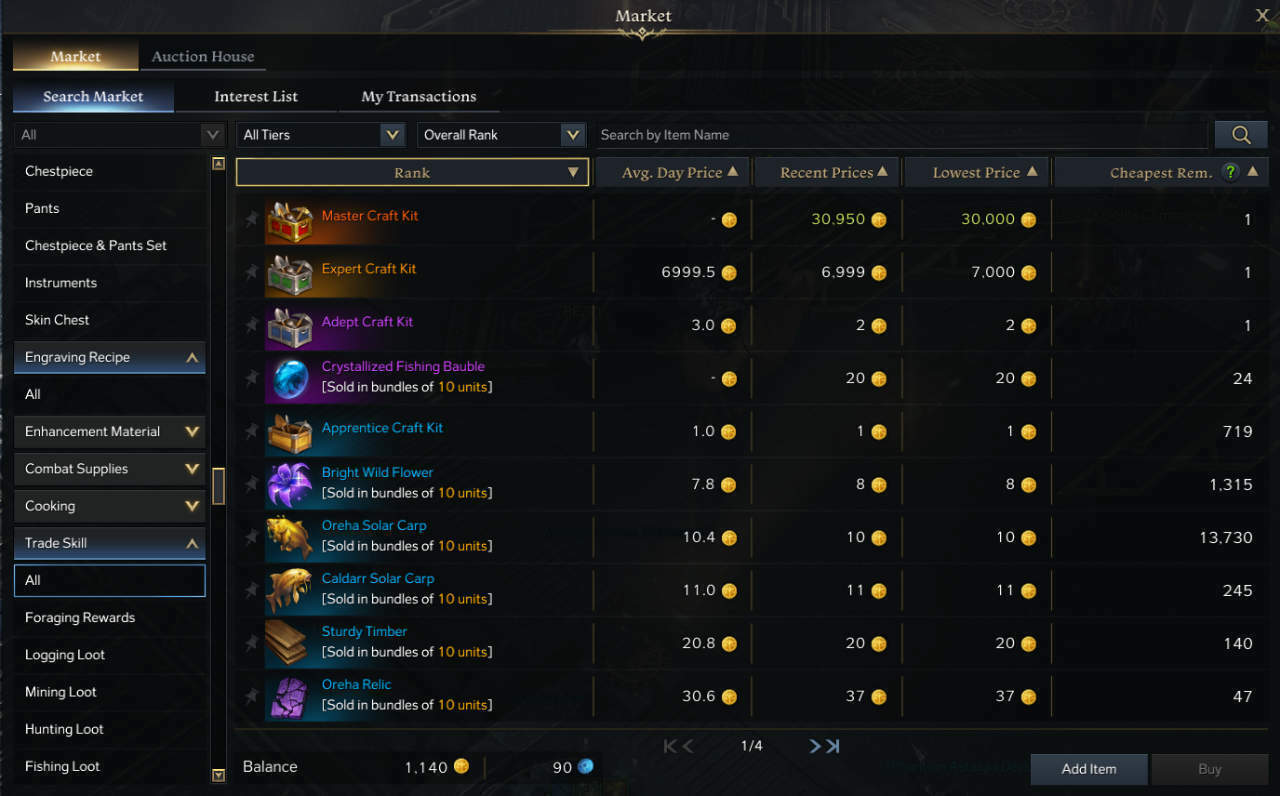Click the Crystallized Fishing Bauble orb icon

tap(289, 378)
